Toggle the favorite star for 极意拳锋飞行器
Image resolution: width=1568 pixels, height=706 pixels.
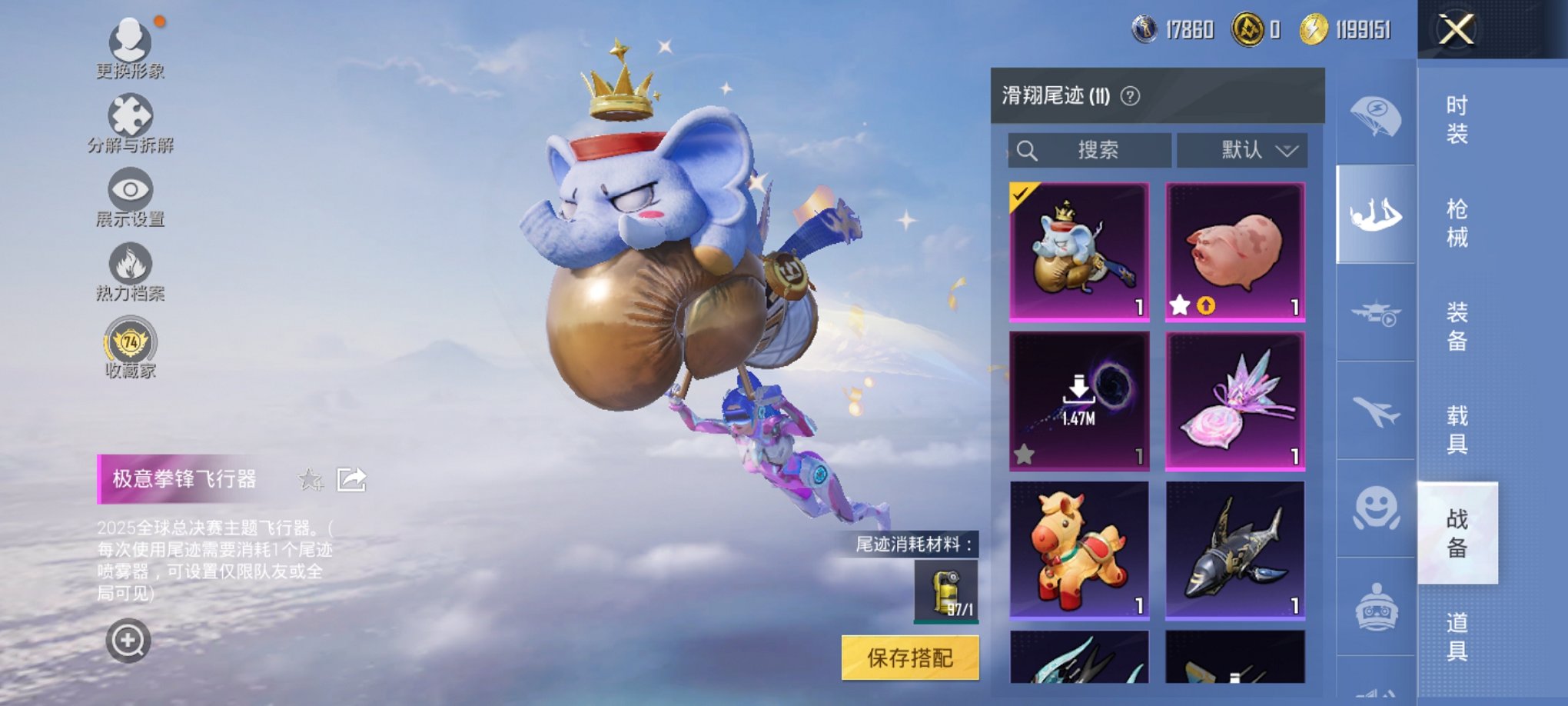coord(310,478)
